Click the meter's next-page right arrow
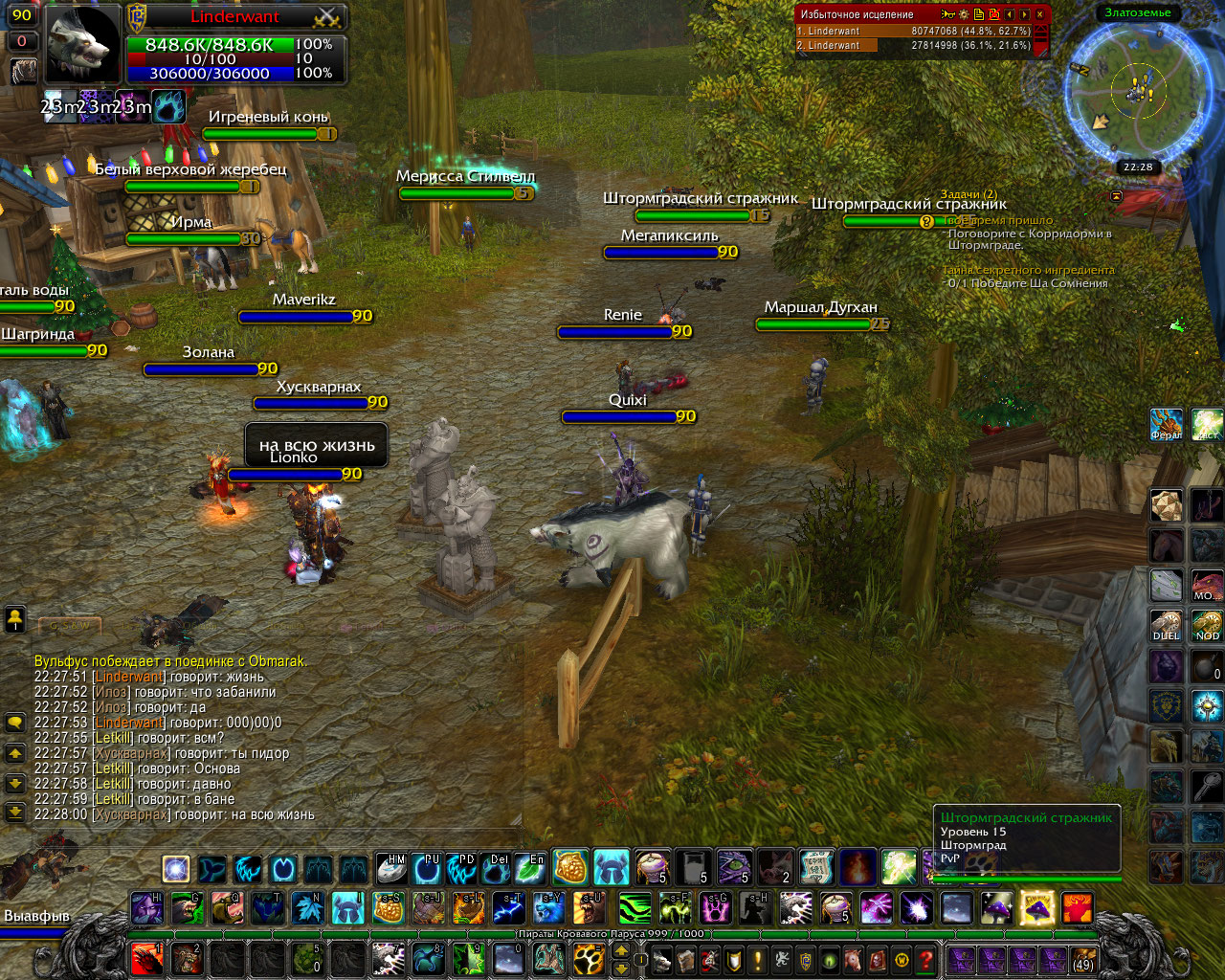1225x980 pixels. tap(1024, 14)
